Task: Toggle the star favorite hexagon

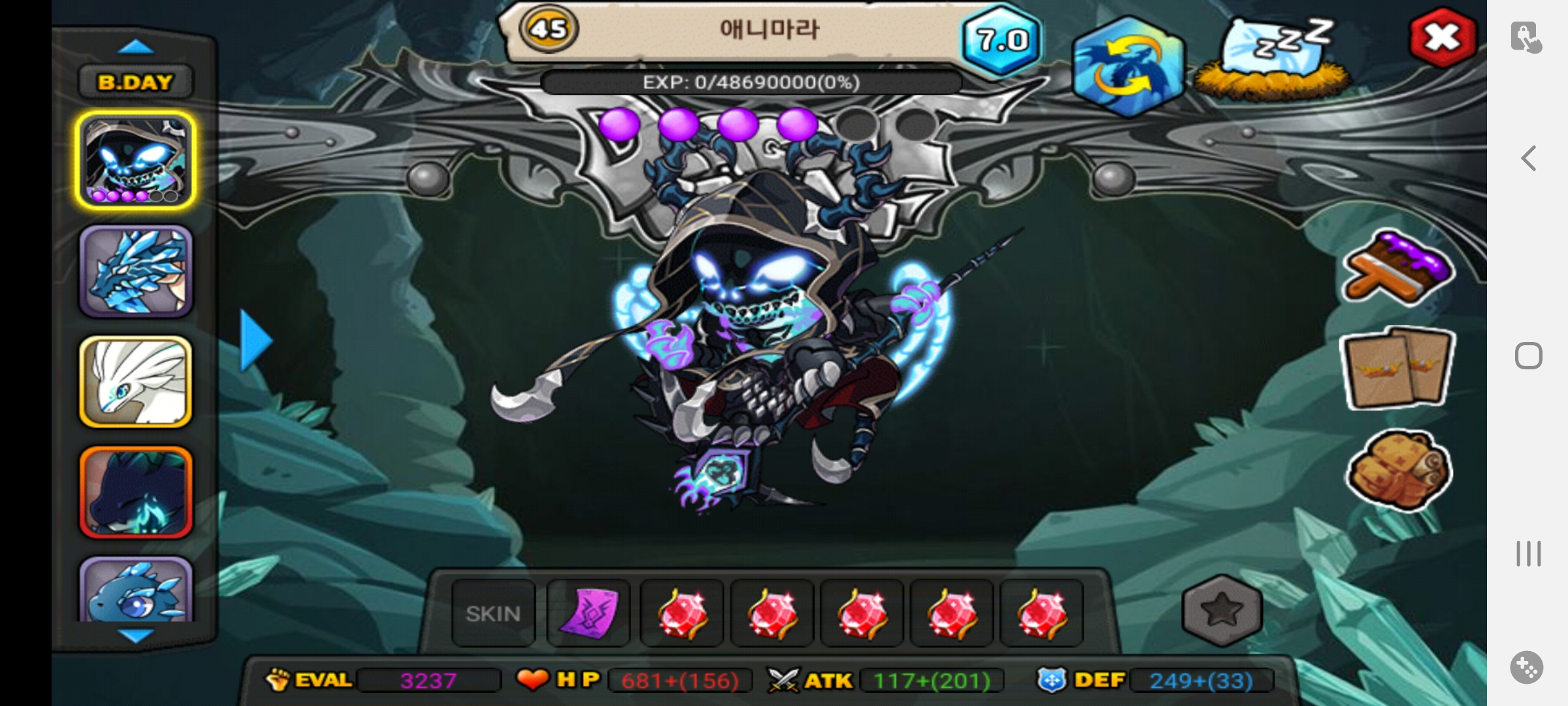Action: coord(1221,611)
